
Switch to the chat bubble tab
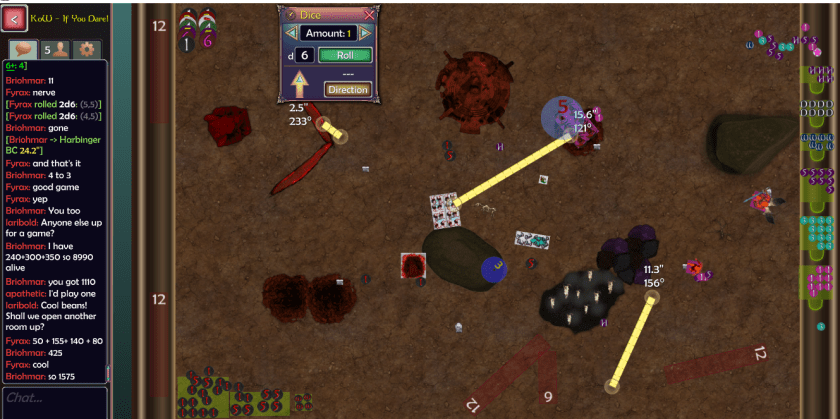click(22, 49)
